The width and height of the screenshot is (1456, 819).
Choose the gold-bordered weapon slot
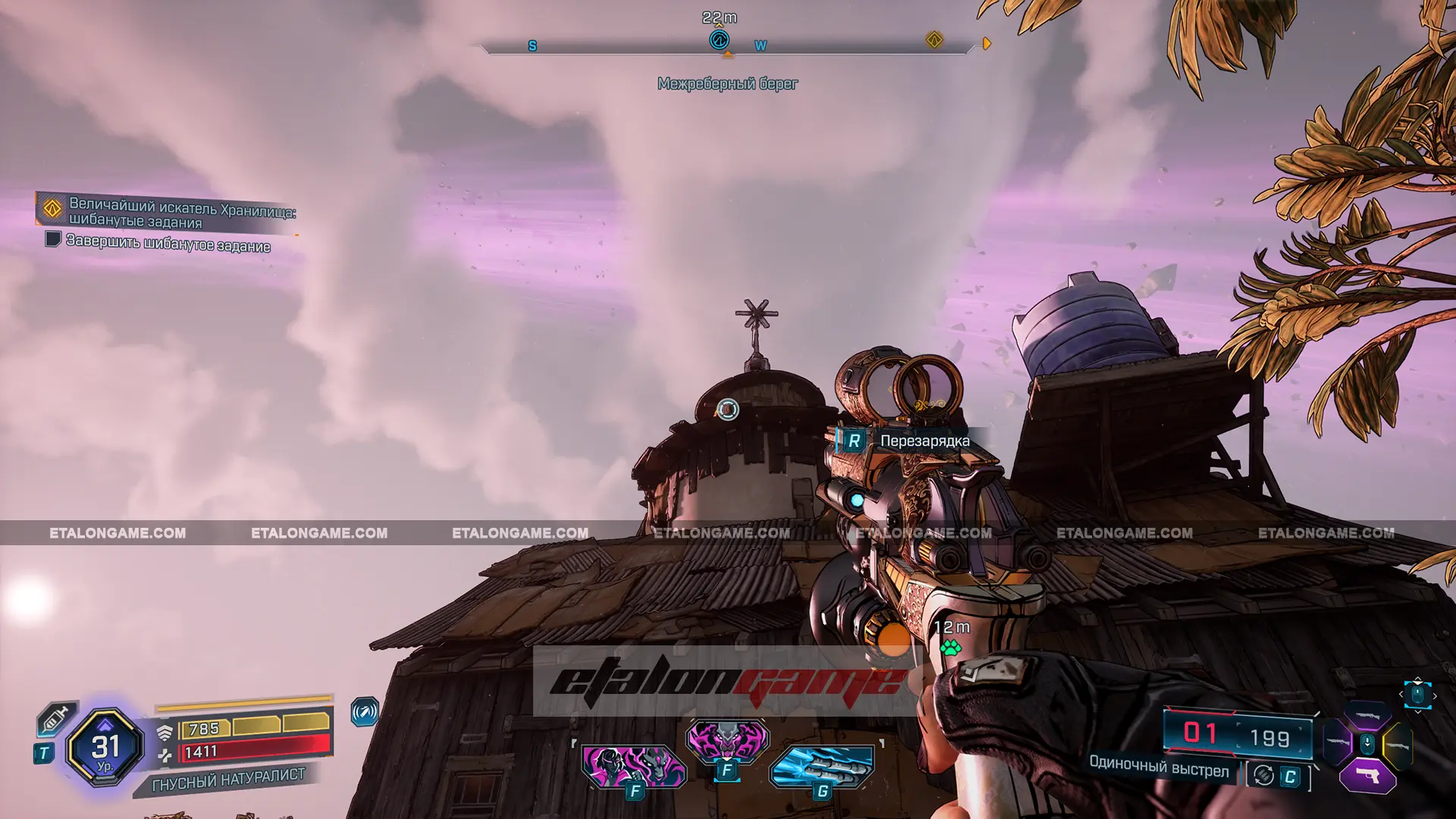pos(1398,745)
